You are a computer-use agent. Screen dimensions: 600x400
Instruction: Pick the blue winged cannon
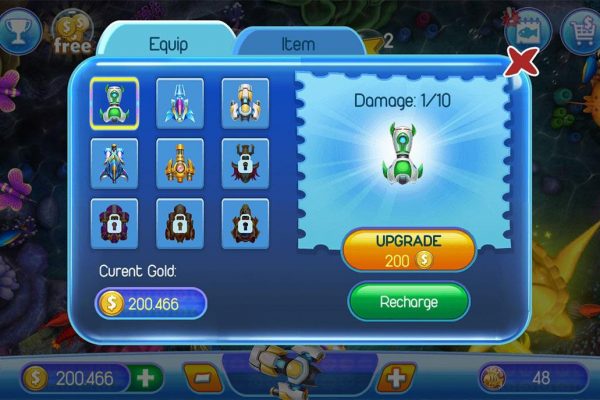click(113, 163)
